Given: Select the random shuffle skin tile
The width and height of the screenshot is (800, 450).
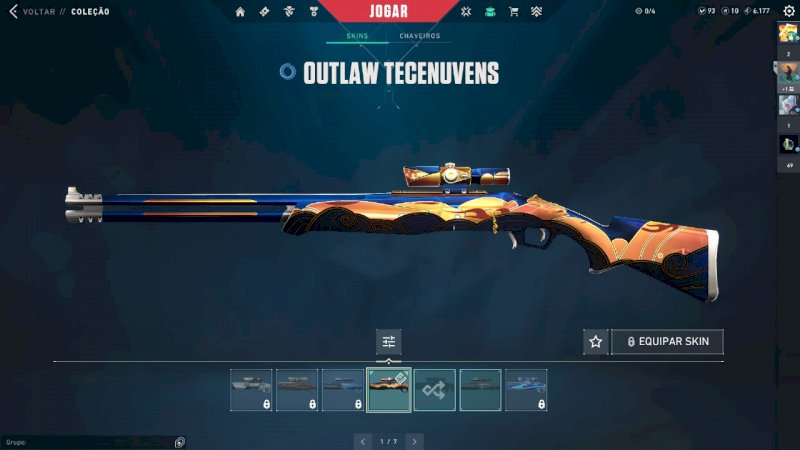Looking at the screenshot, I should coord(435,390).
